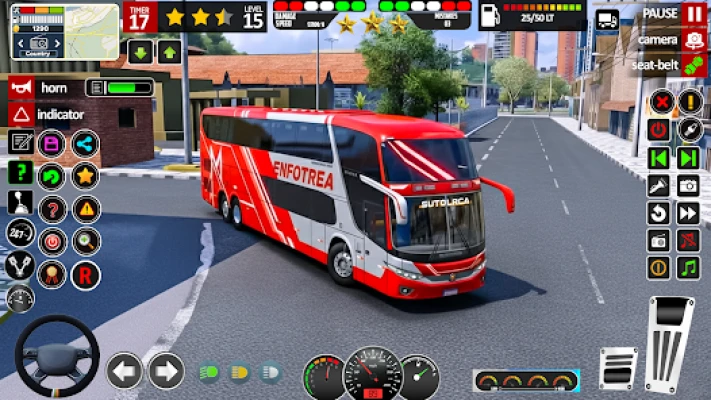Fasten the seat-belt
This screenshot has width=711, height=400.
(694, 66)
